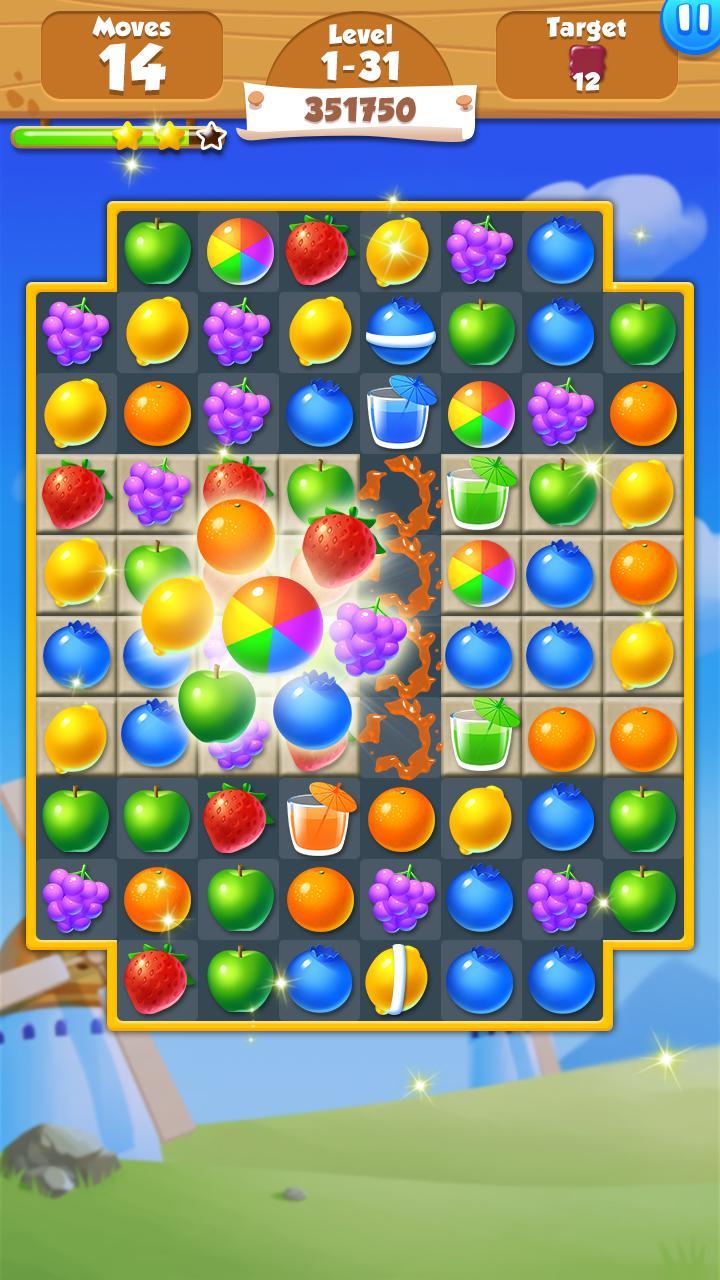Pick the rainbow ball beside the blue juice glass
The width and height of the screenshot is (720, 1280).
pyautogui.click(x=480, y=412)
